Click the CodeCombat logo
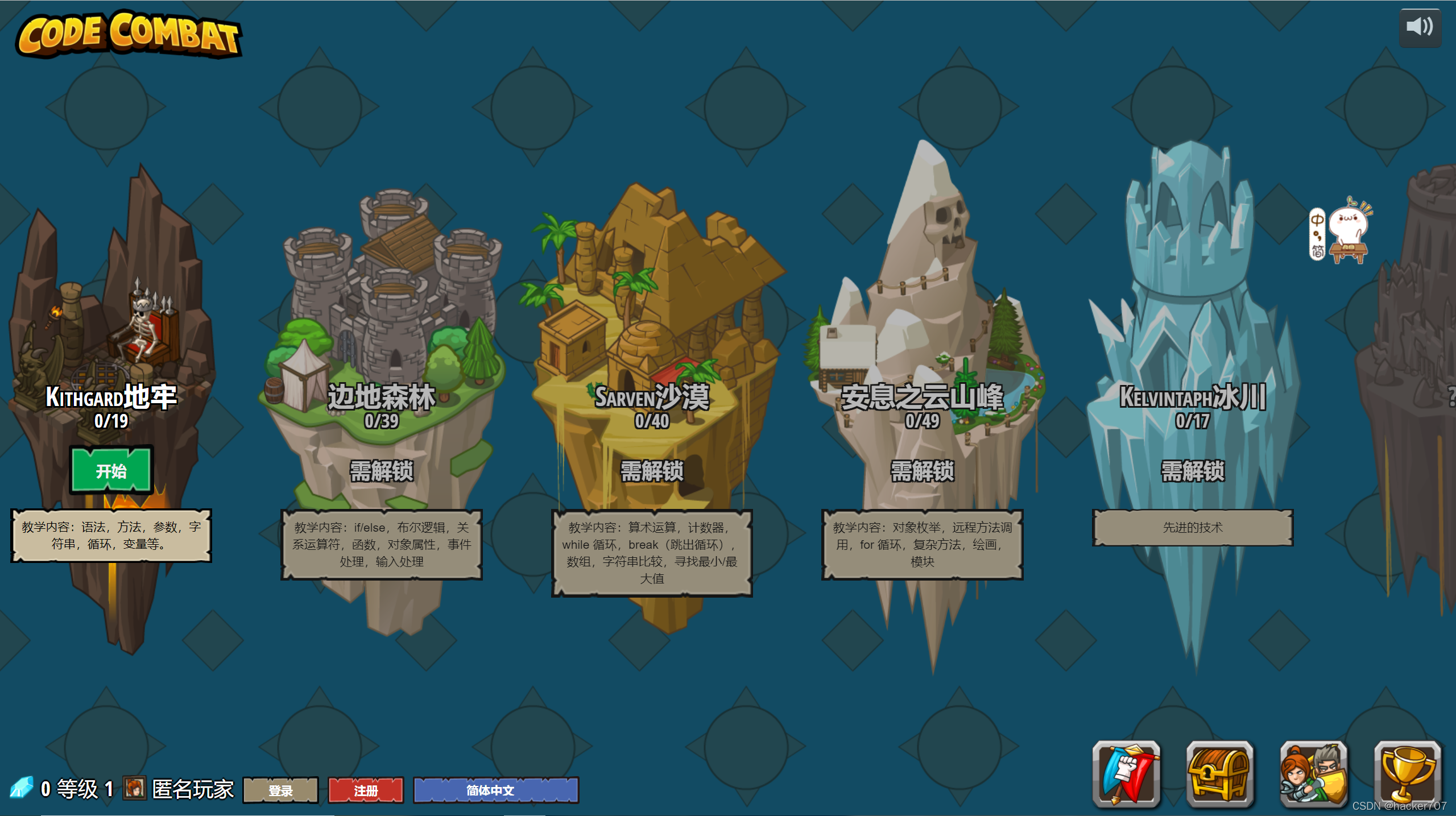The image size is (1456, 816). click(x=129, y=34)
